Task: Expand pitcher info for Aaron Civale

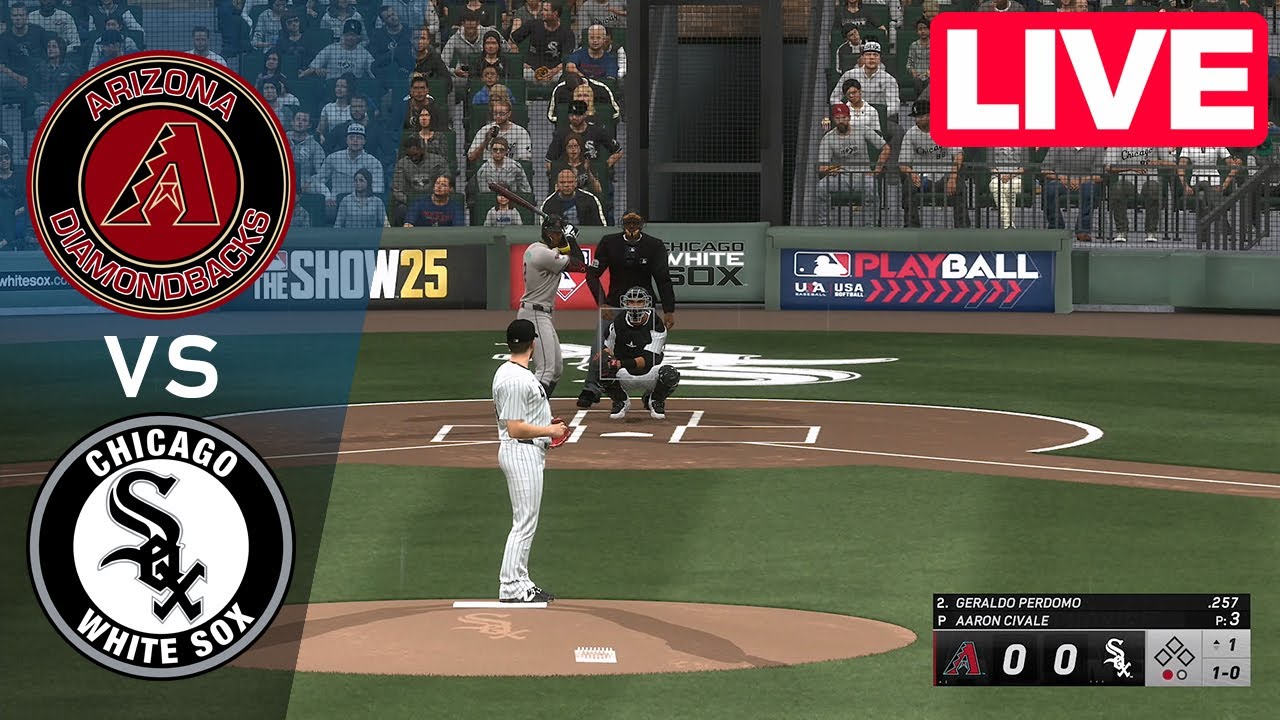Action: (x=1000, y=618)
